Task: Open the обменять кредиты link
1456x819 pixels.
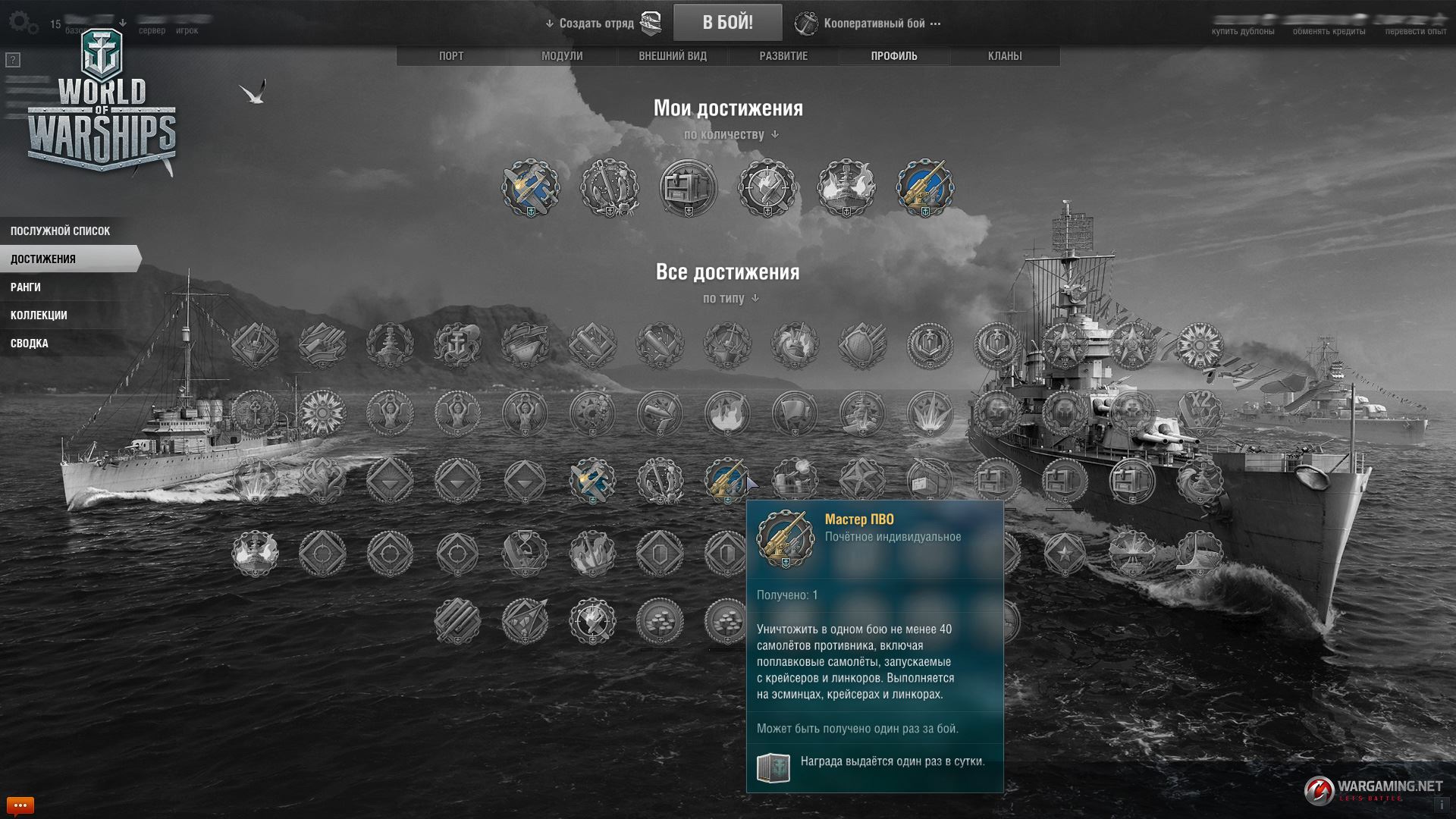Action: (x=1329, y=32)
